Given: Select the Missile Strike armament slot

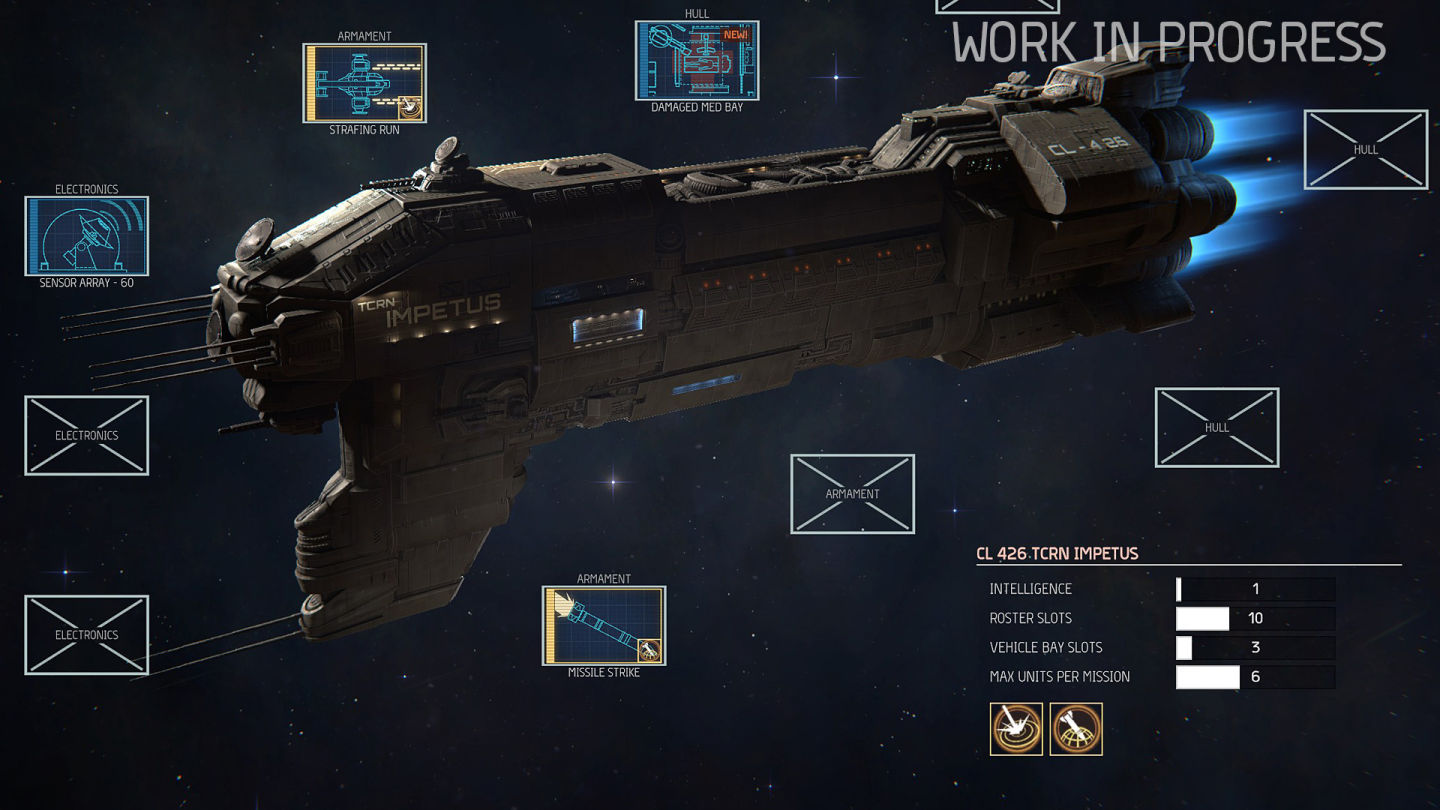Looking at the screenshot, I should pyautogui.click(x=604, y=626).
